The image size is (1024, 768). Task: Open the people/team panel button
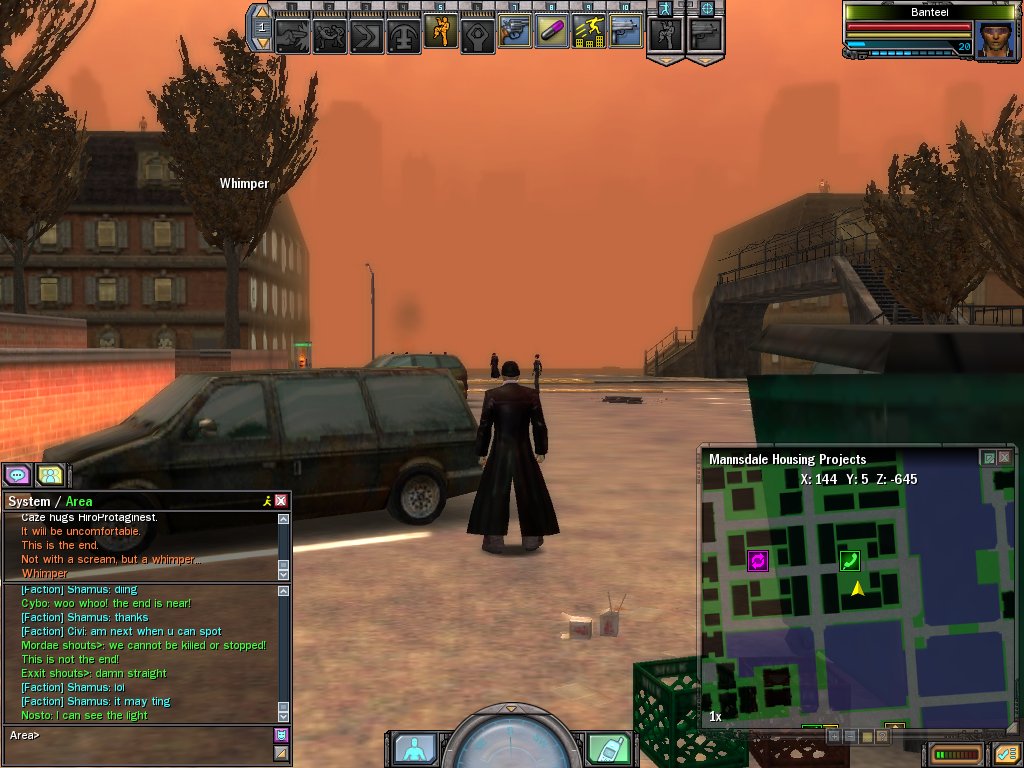point(50,475)
